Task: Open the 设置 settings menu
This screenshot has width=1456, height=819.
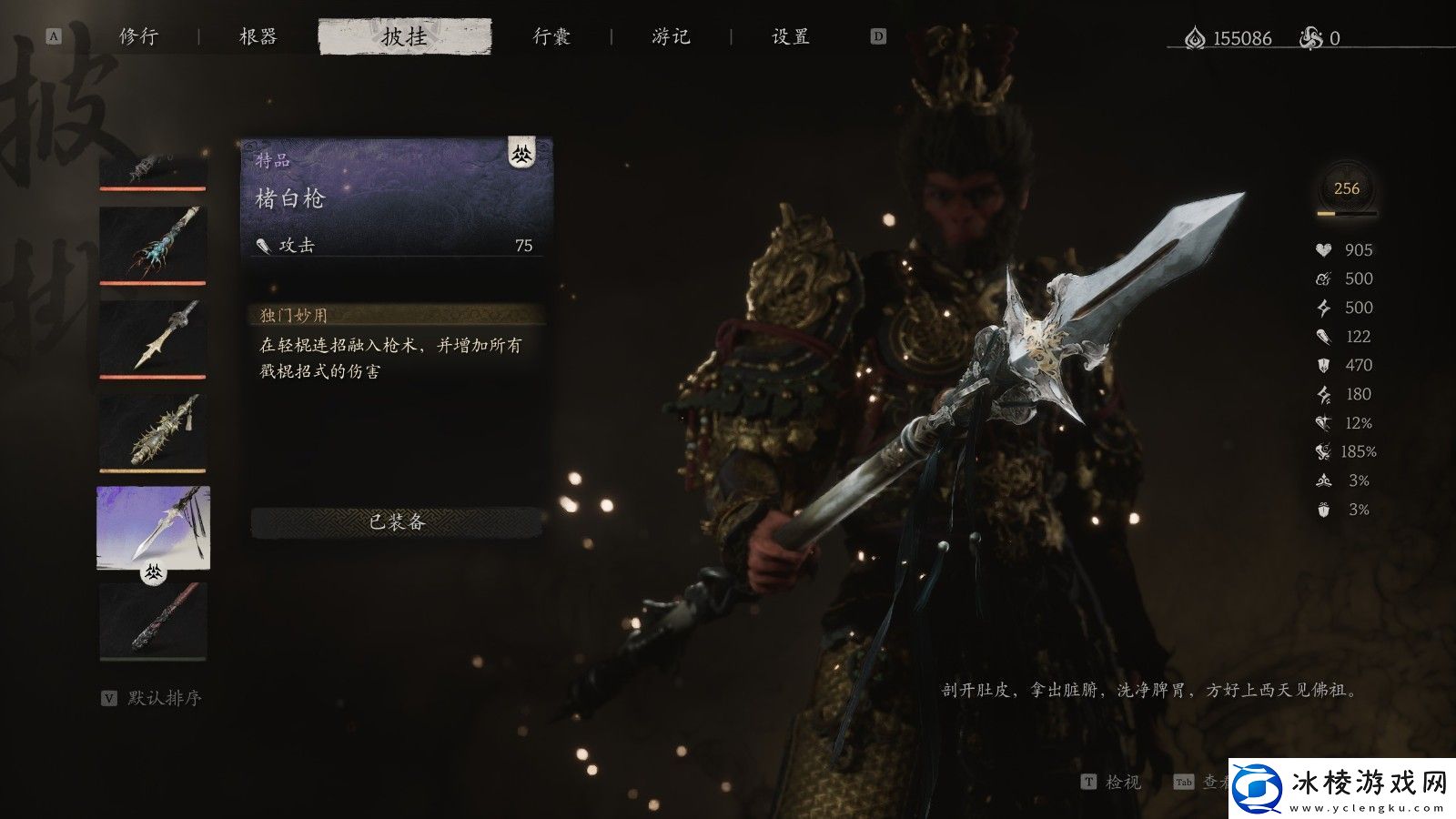Action: click(x=791, y=36)
